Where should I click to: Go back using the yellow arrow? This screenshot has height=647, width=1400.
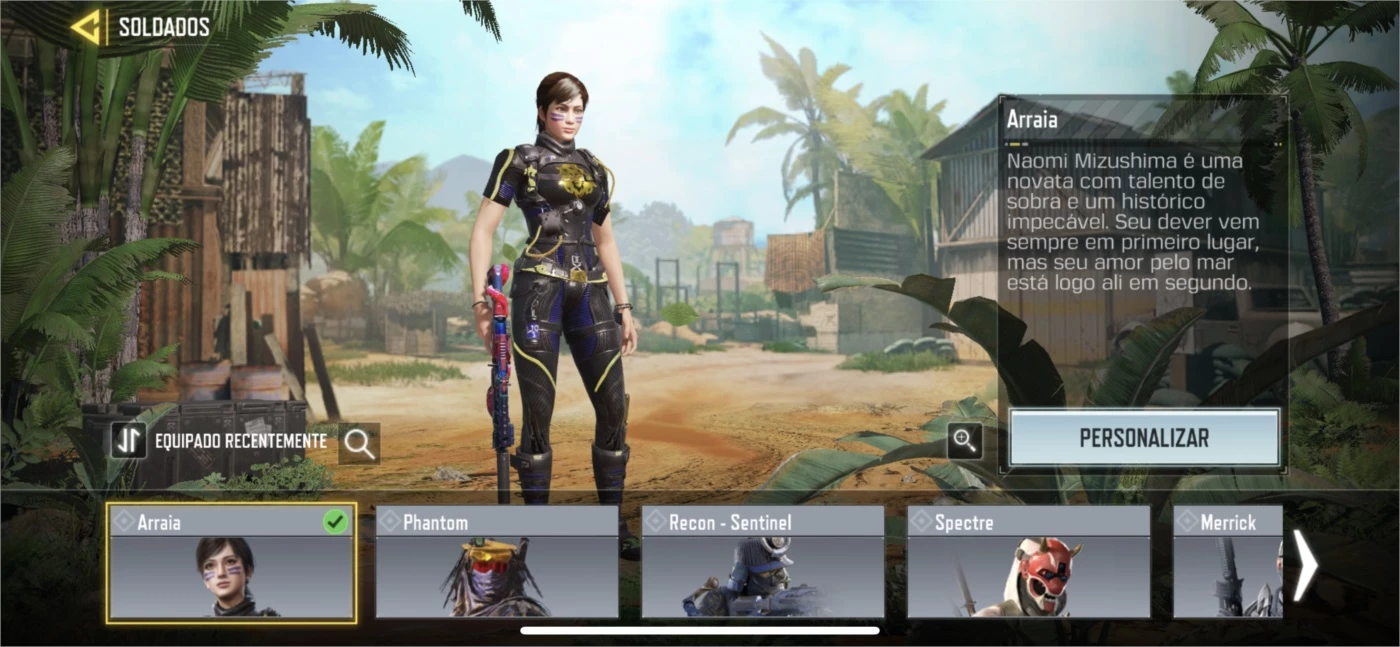(86, 27)
